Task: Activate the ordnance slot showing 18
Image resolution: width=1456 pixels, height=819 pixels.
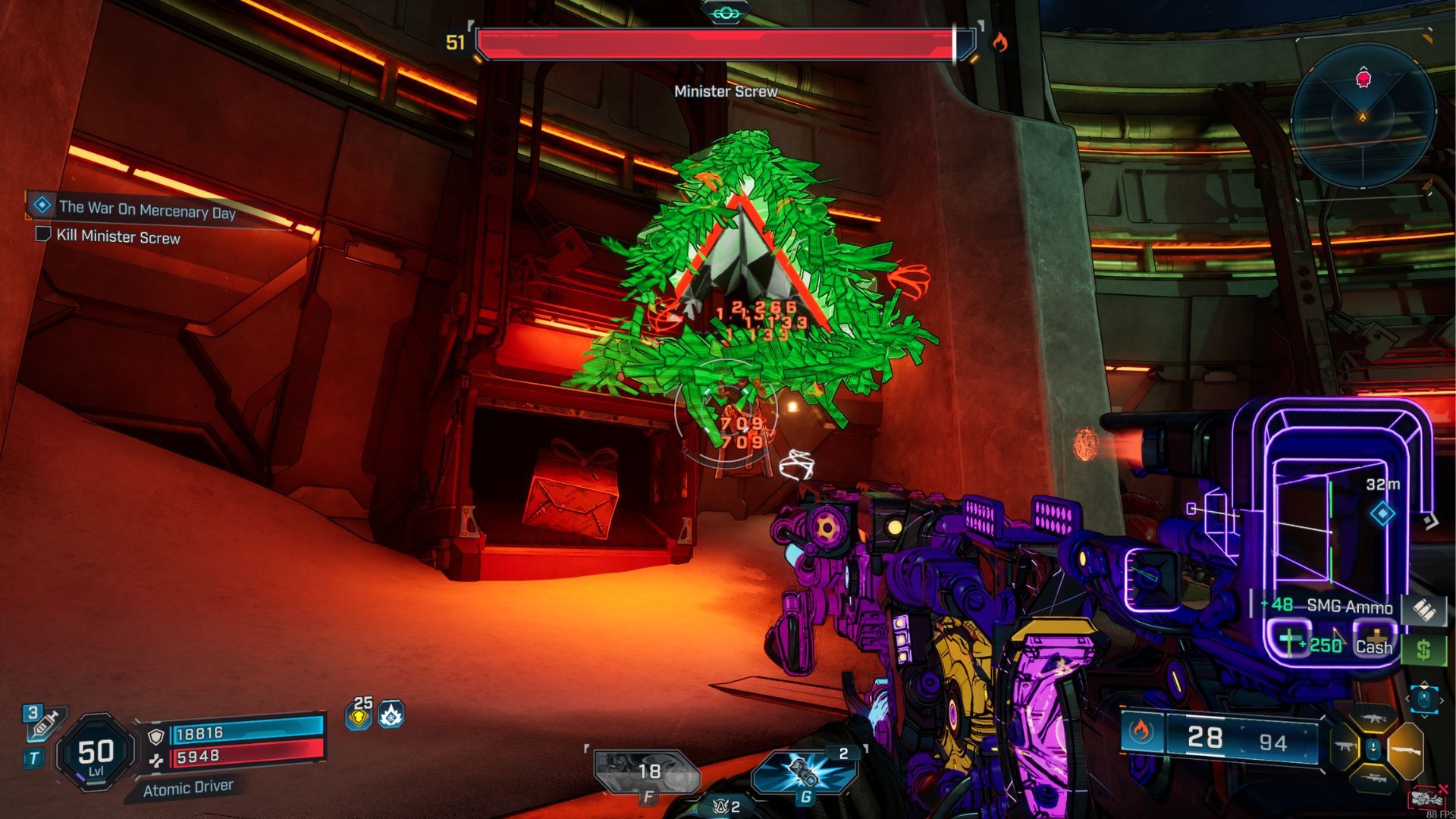Action: (x=646, y=772)
